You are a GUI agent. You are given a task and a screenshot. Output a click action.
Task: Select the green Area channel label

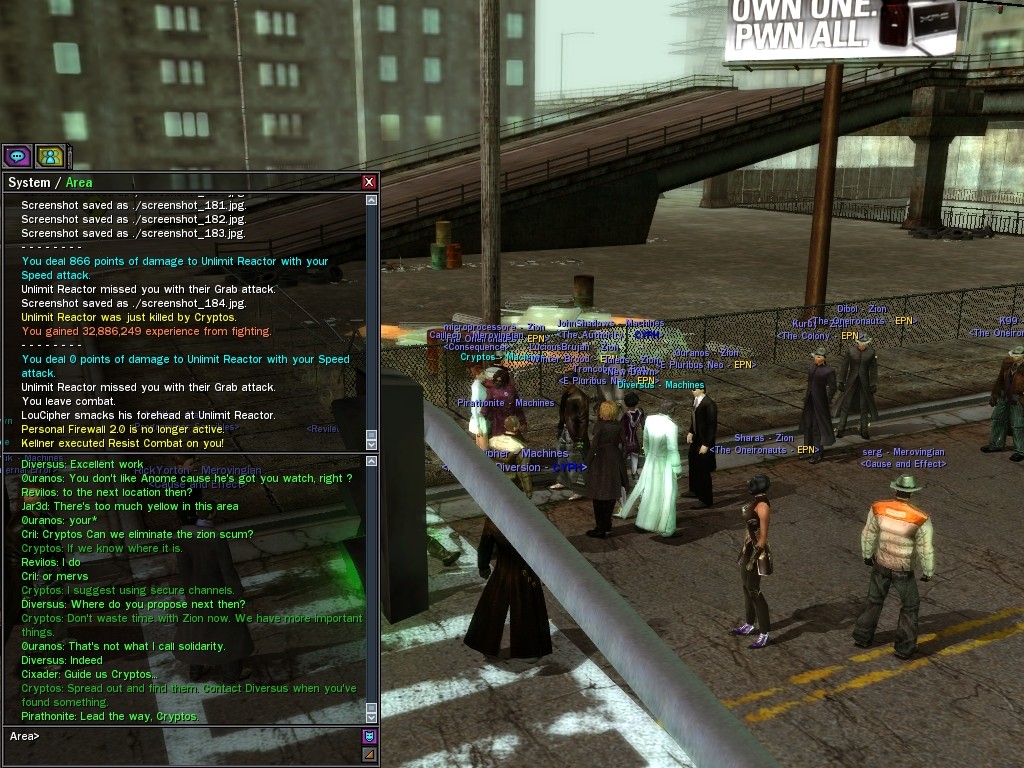coord(79,182)
